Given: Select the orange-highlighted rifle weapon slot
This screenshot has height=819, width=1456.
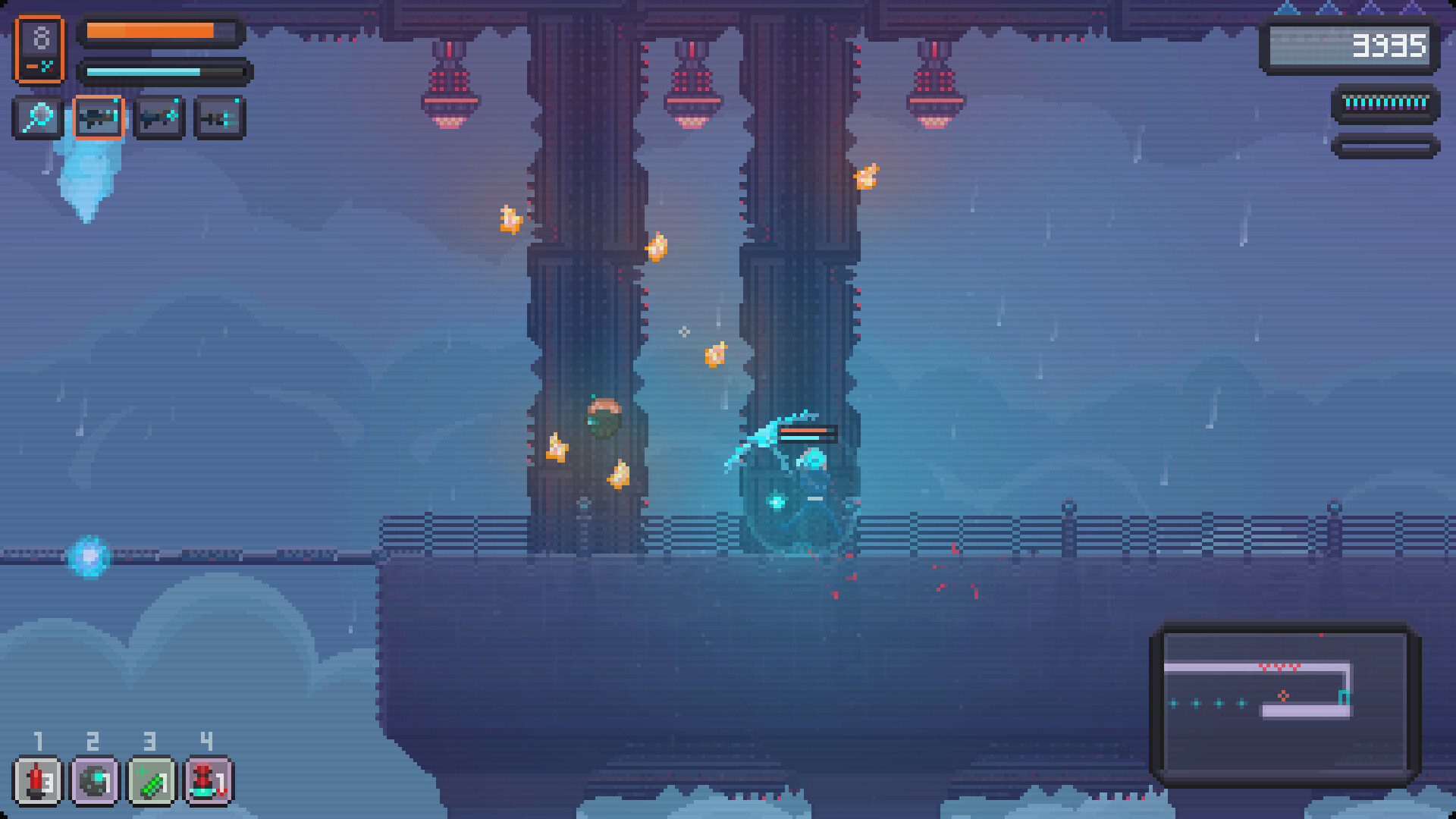Looking at the screenshot, I should click(99, 118).
